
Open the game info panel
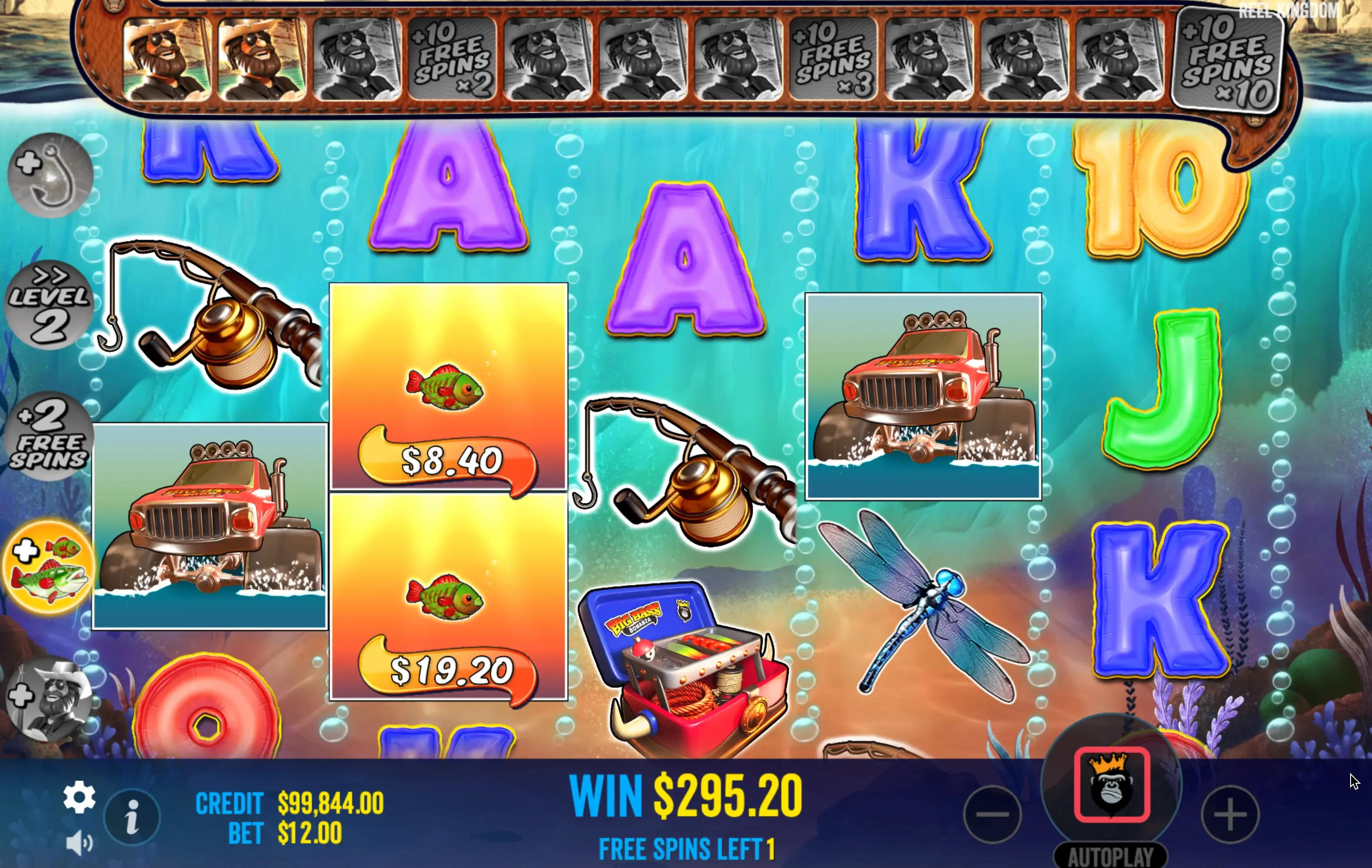[132, 817]
